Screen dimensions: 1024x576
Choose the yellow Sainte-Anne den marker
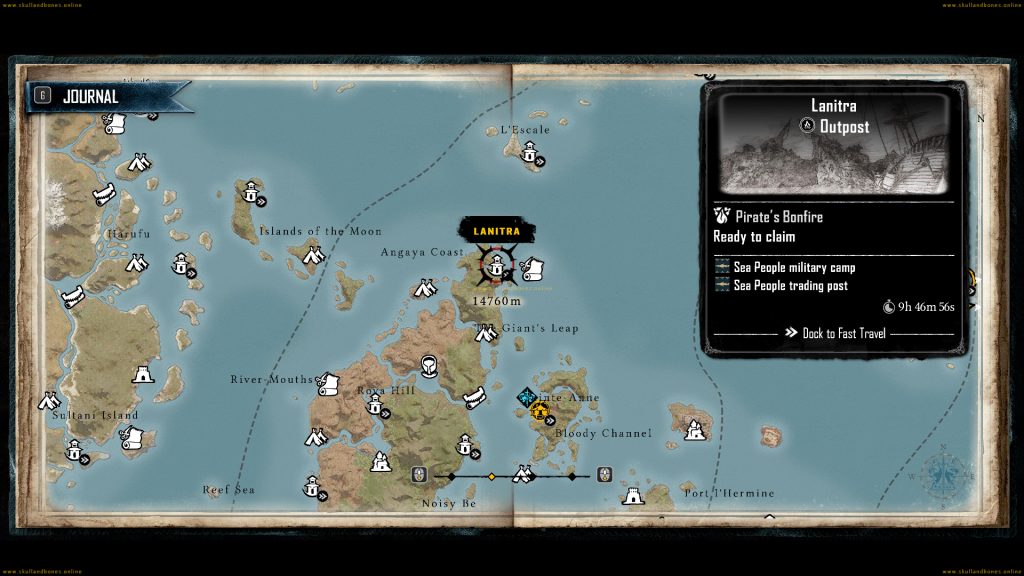click(x=541, y=410)
